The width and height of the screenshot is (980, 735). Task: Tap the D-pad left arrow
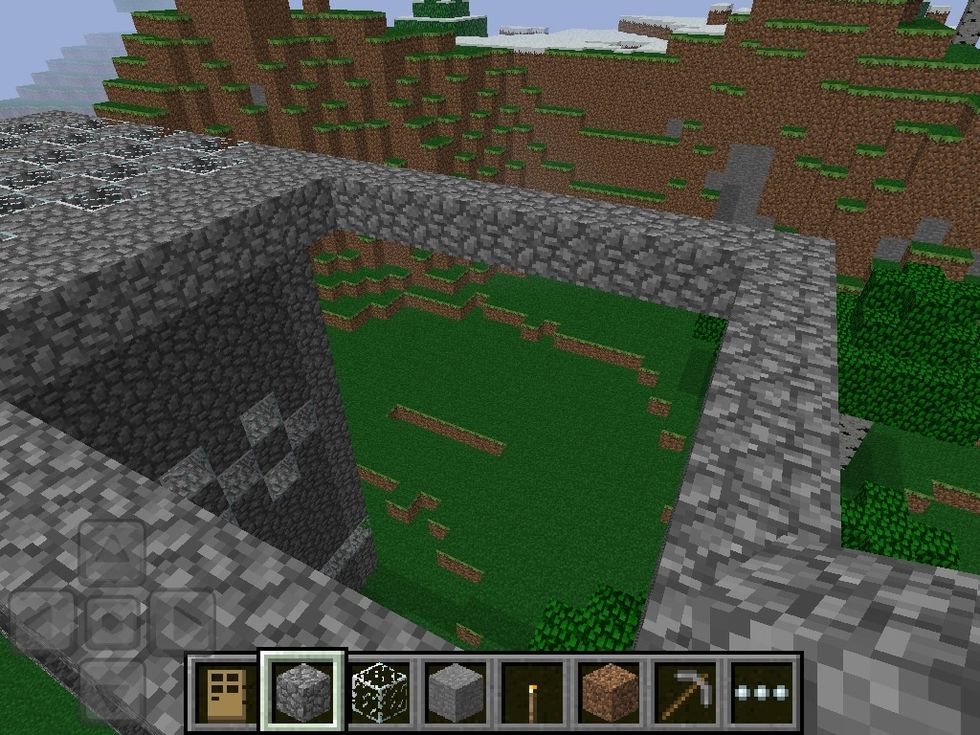pos(43,622)
